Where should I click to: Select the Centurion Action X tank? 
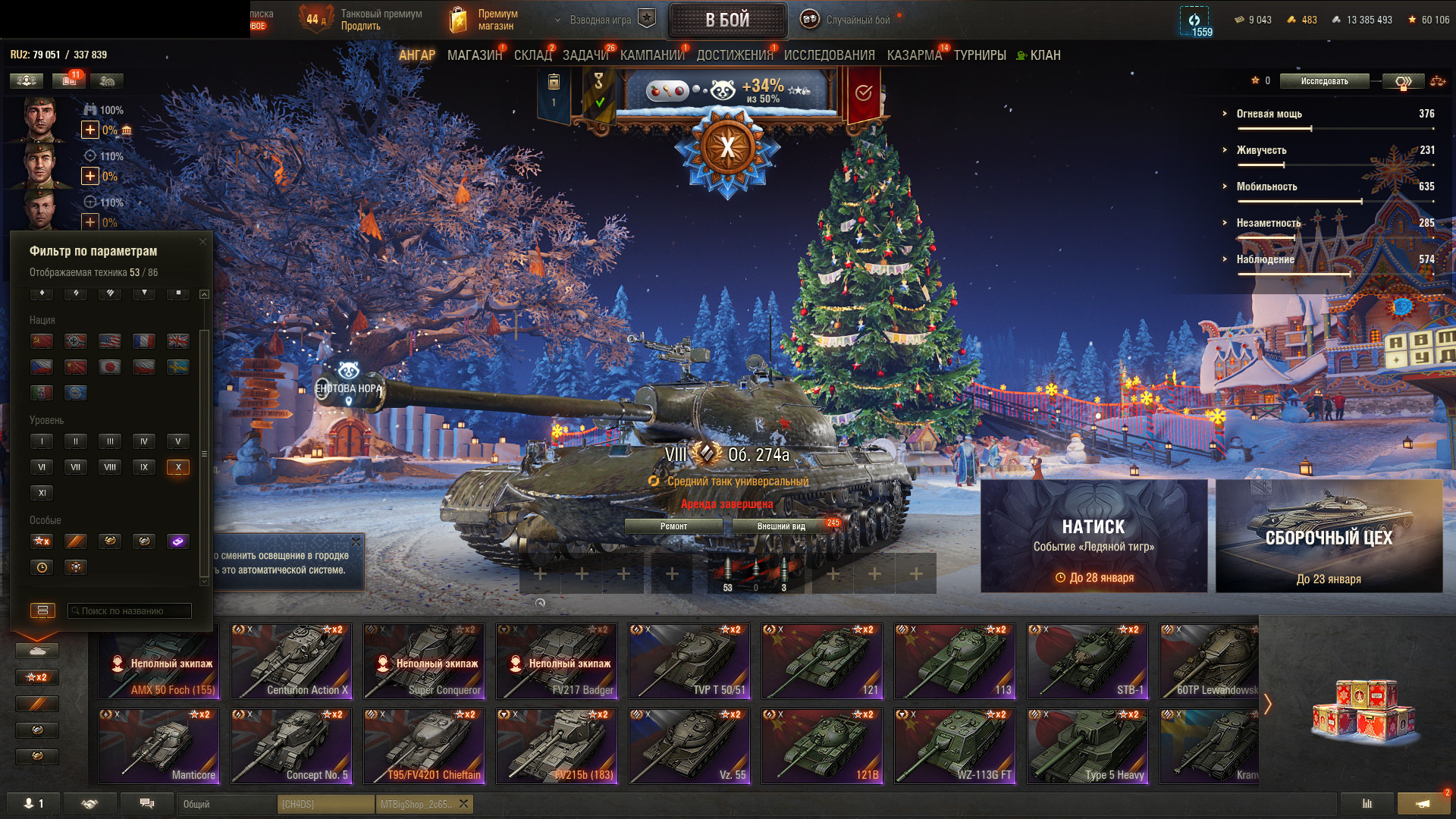[x=291, y=661]
